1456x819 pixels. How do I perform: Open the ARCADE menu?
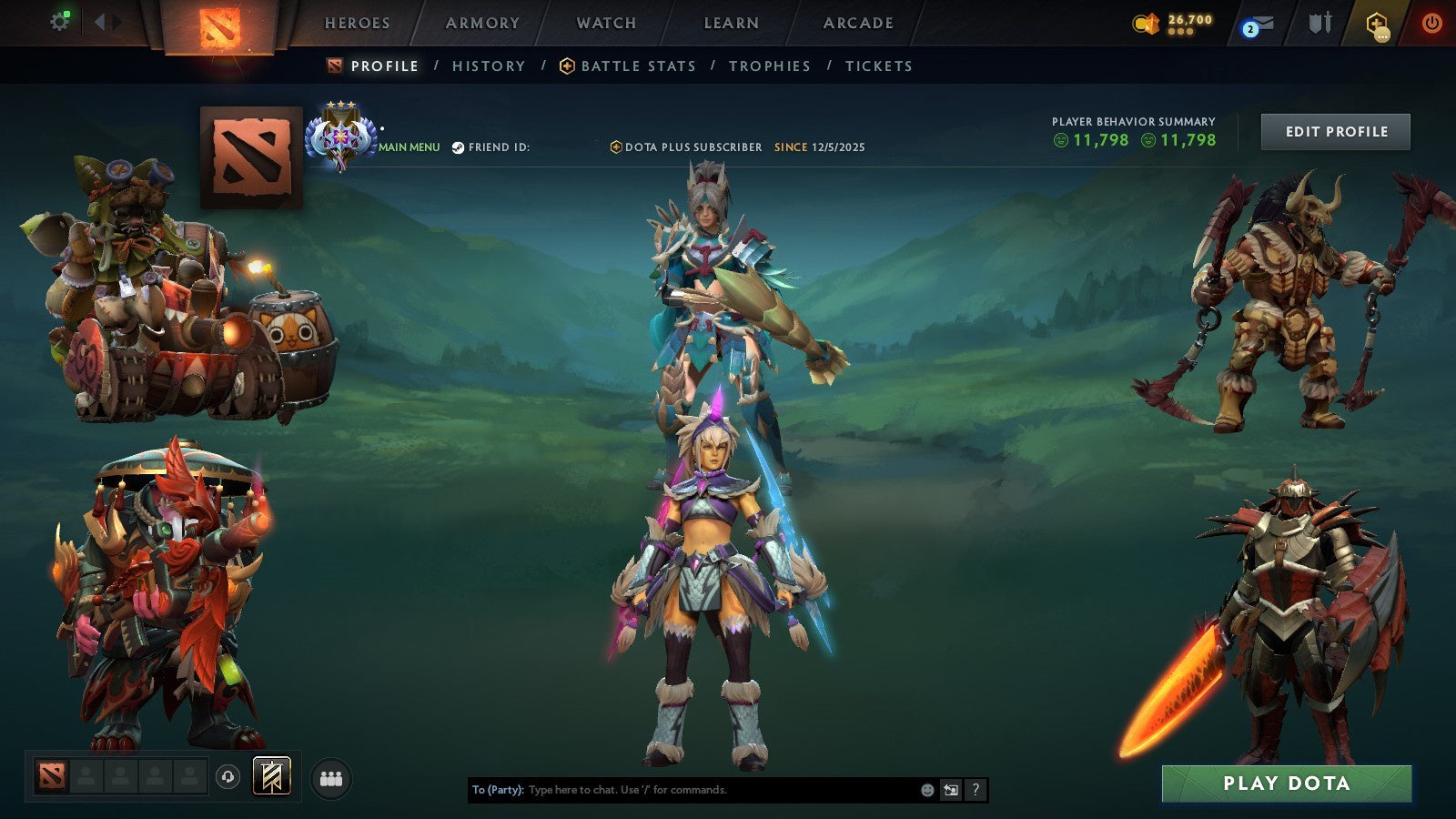coord(856,23)
